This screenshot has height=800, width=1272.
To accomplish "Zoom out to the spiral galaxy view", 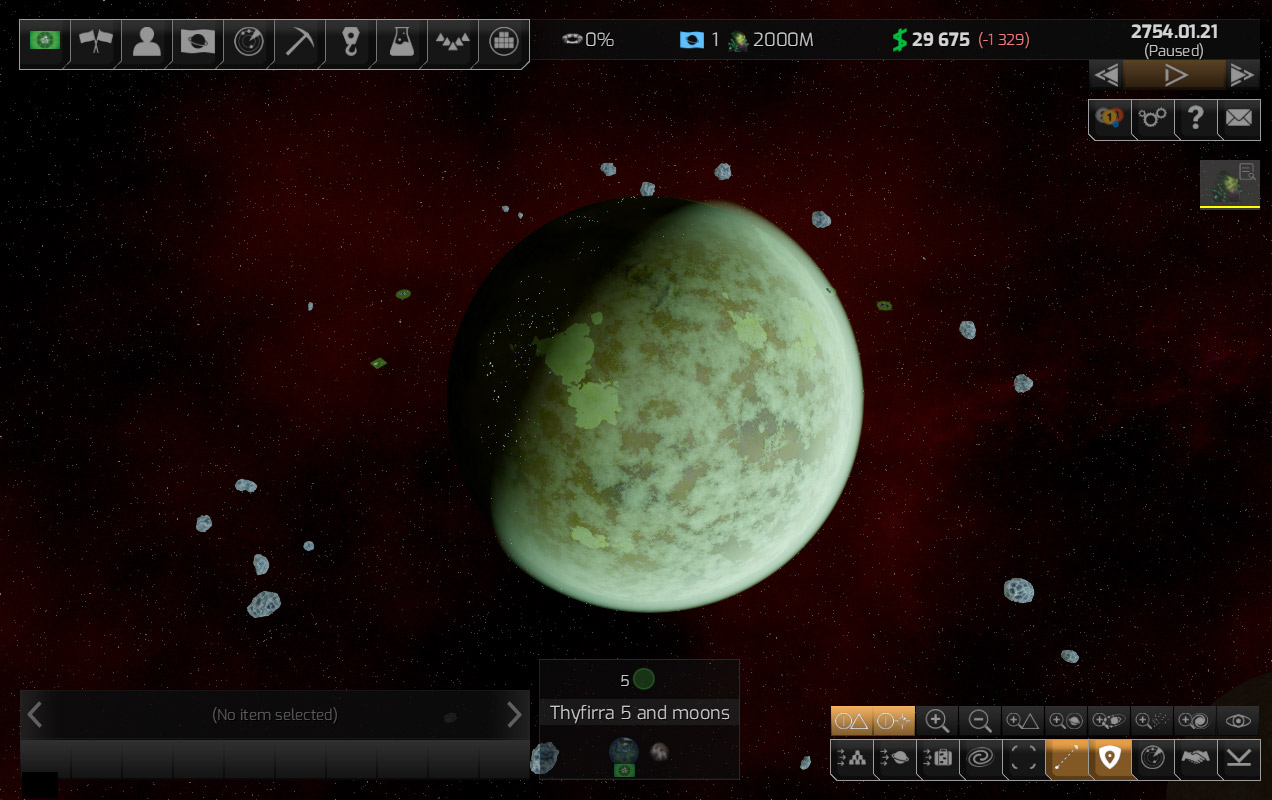I will (979, 759).
